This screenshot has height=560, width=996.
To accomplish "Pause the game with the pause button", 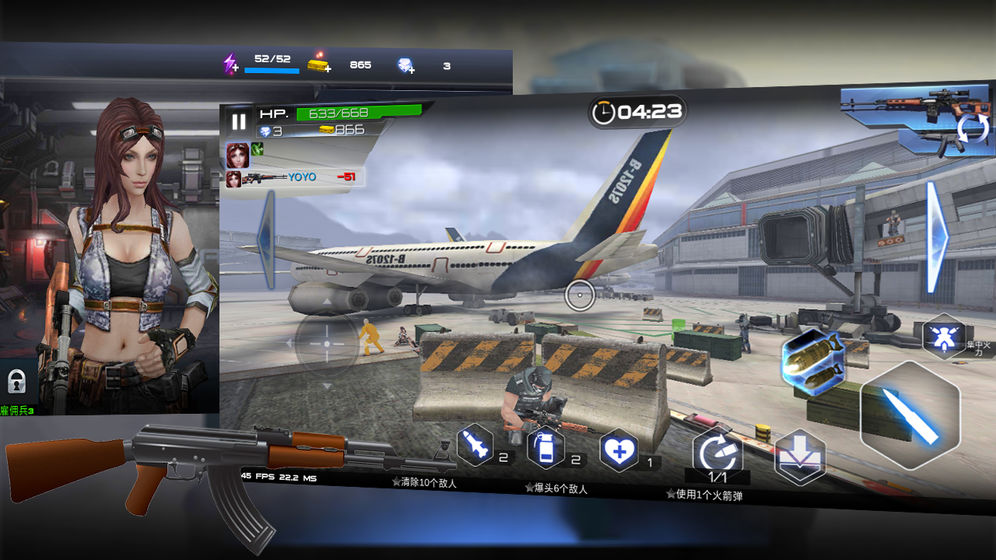I will [238, 122].
